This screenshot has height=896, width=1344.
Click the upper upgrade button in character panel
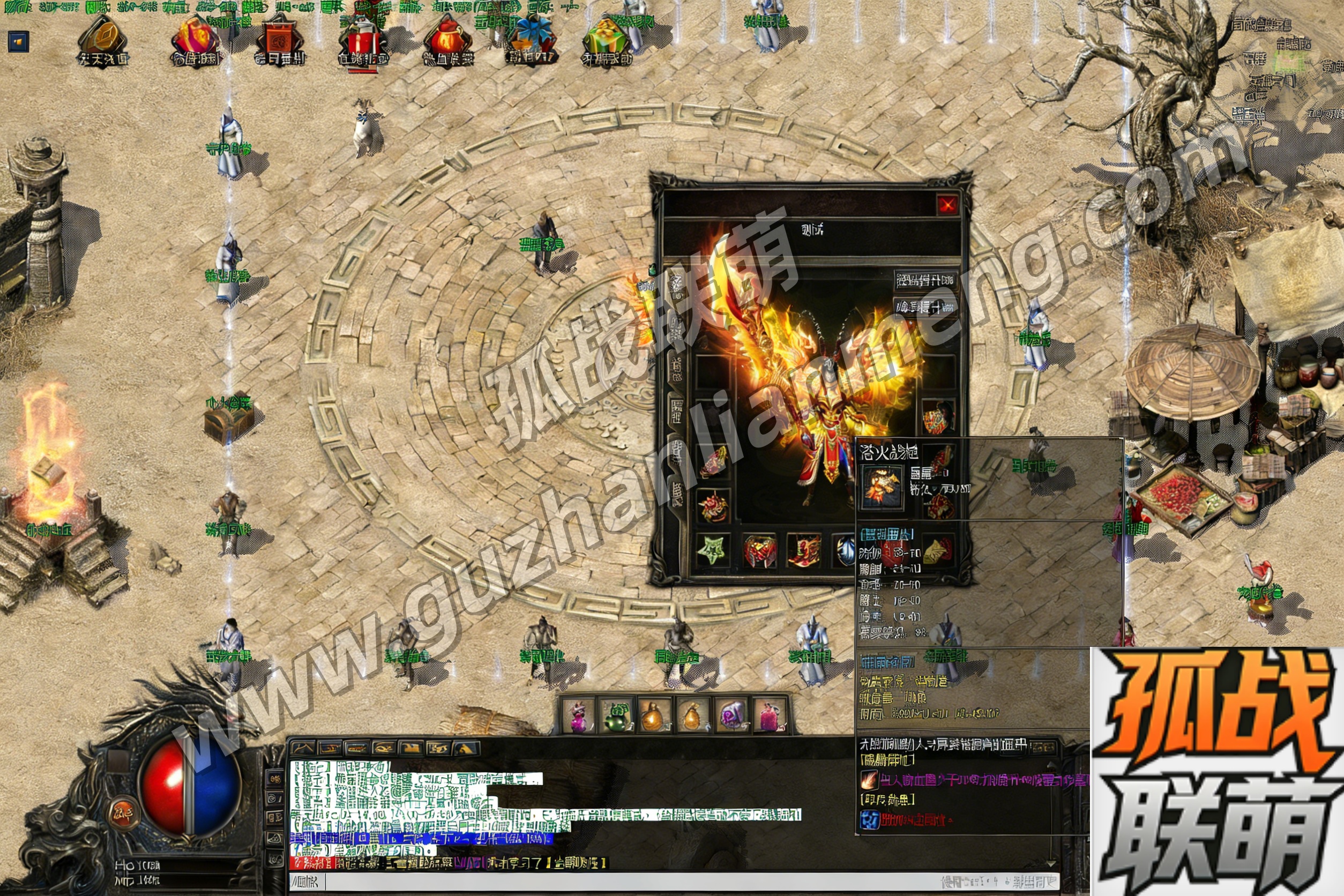(x=925, y=280)
